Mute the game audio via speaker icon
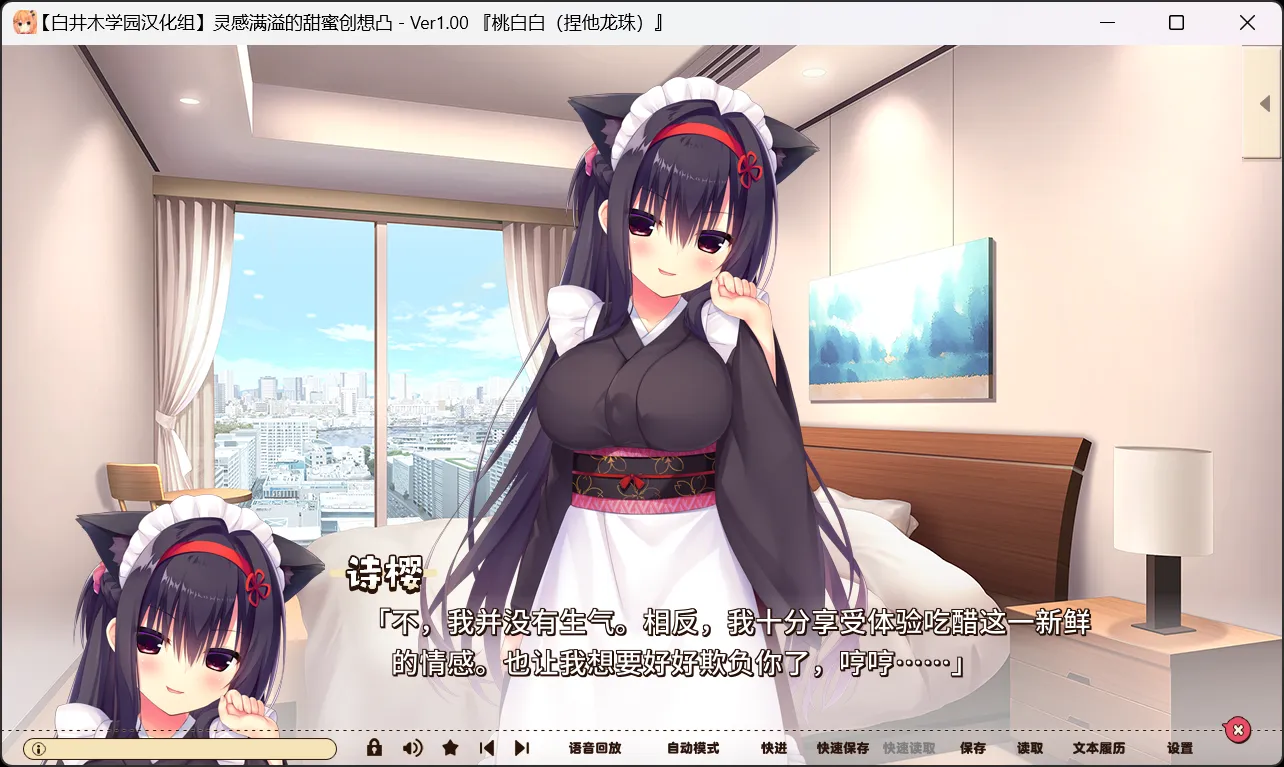1284x767 pixels. (411, 747)
